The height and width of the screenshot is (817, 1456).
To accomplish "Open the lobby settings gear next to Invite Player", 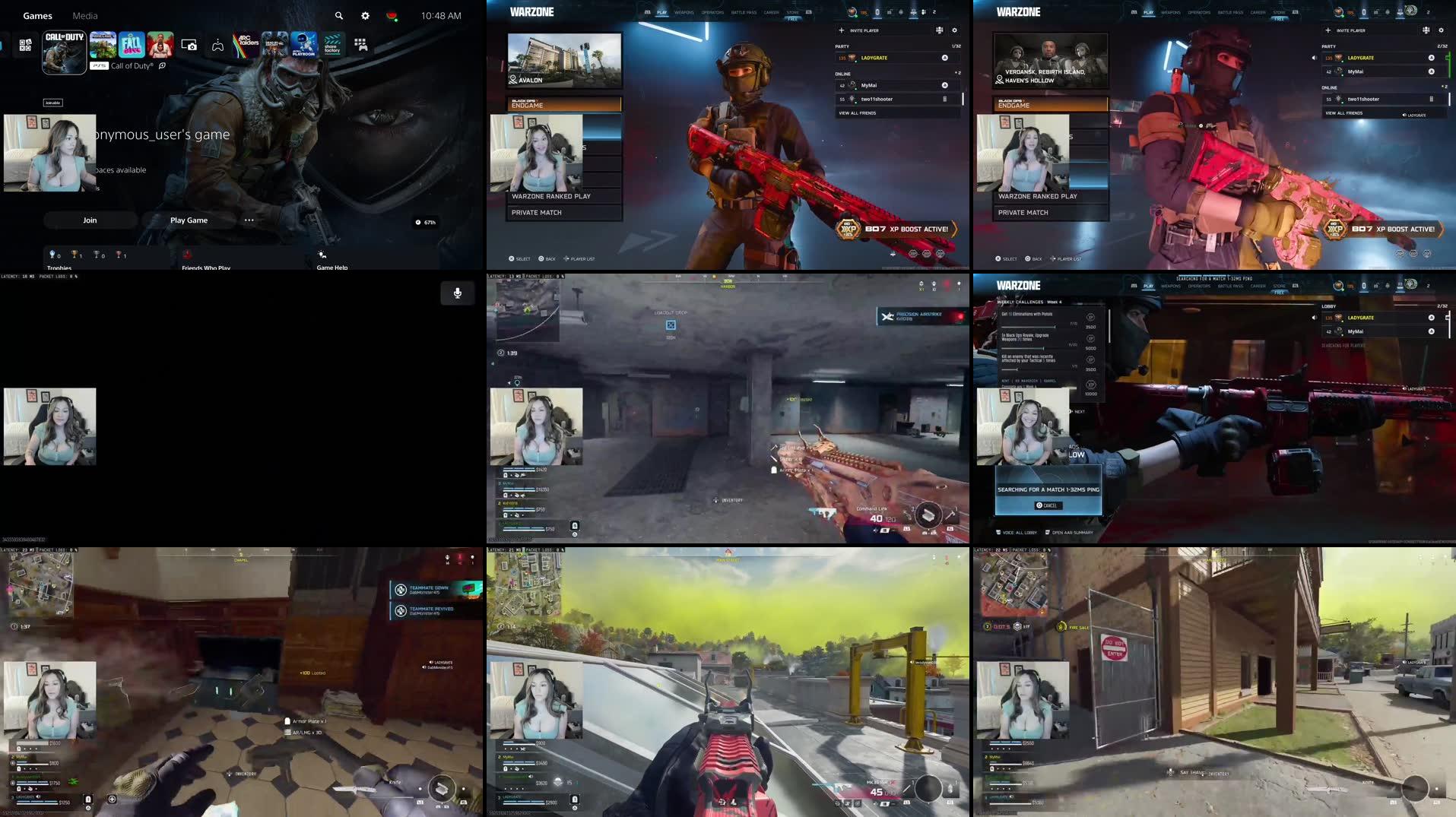I will tap(955, 30).
